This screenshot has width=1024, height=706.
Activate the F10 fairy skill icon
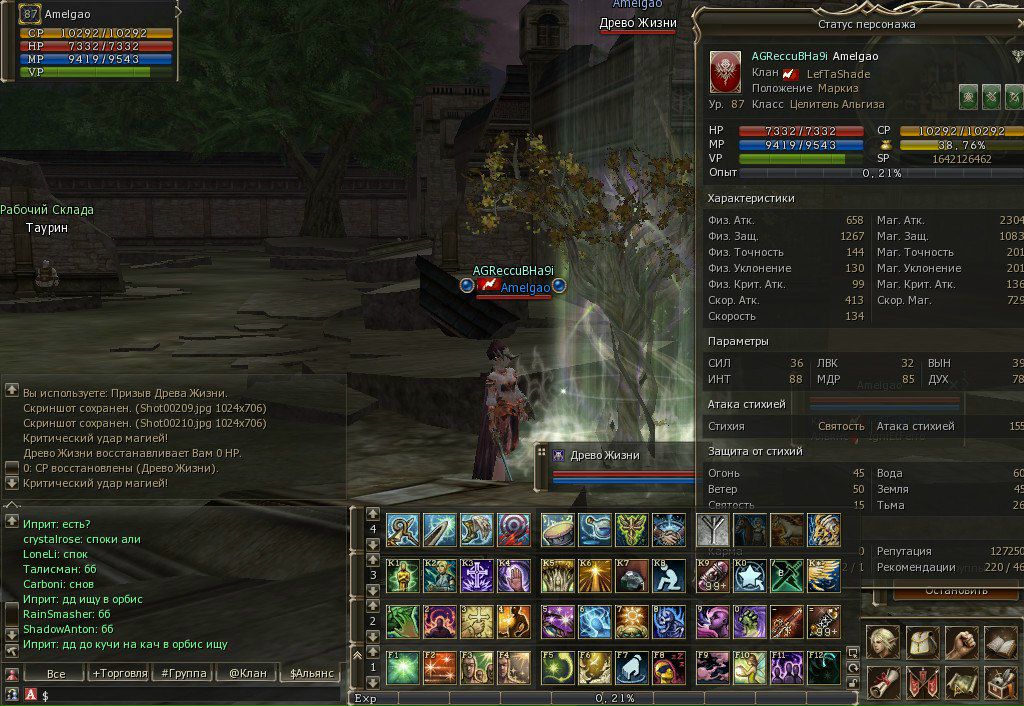[x=748, y=667]
